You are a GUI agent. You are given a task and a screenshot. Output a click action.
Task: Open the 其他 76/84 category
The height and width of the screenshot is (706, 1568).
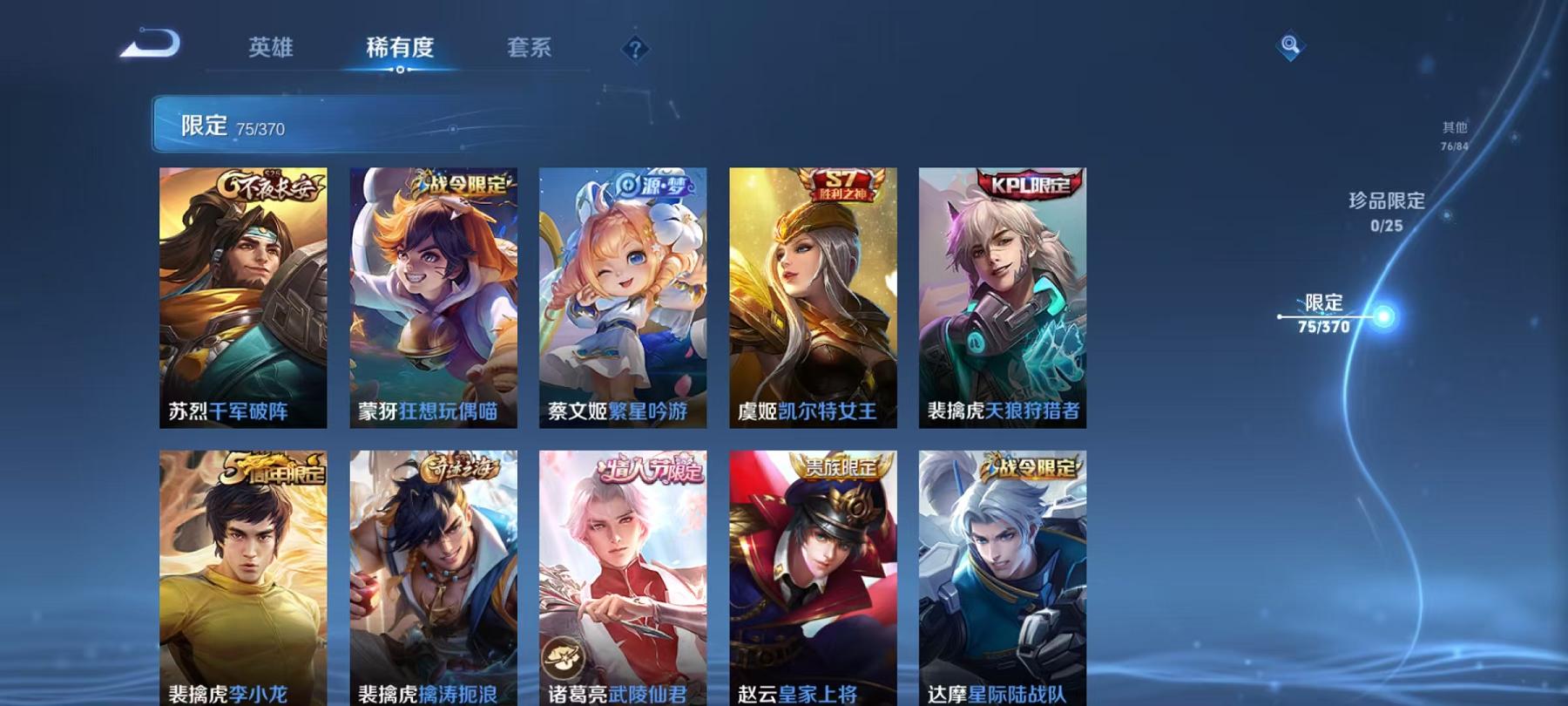click(x=1455, y=133)
